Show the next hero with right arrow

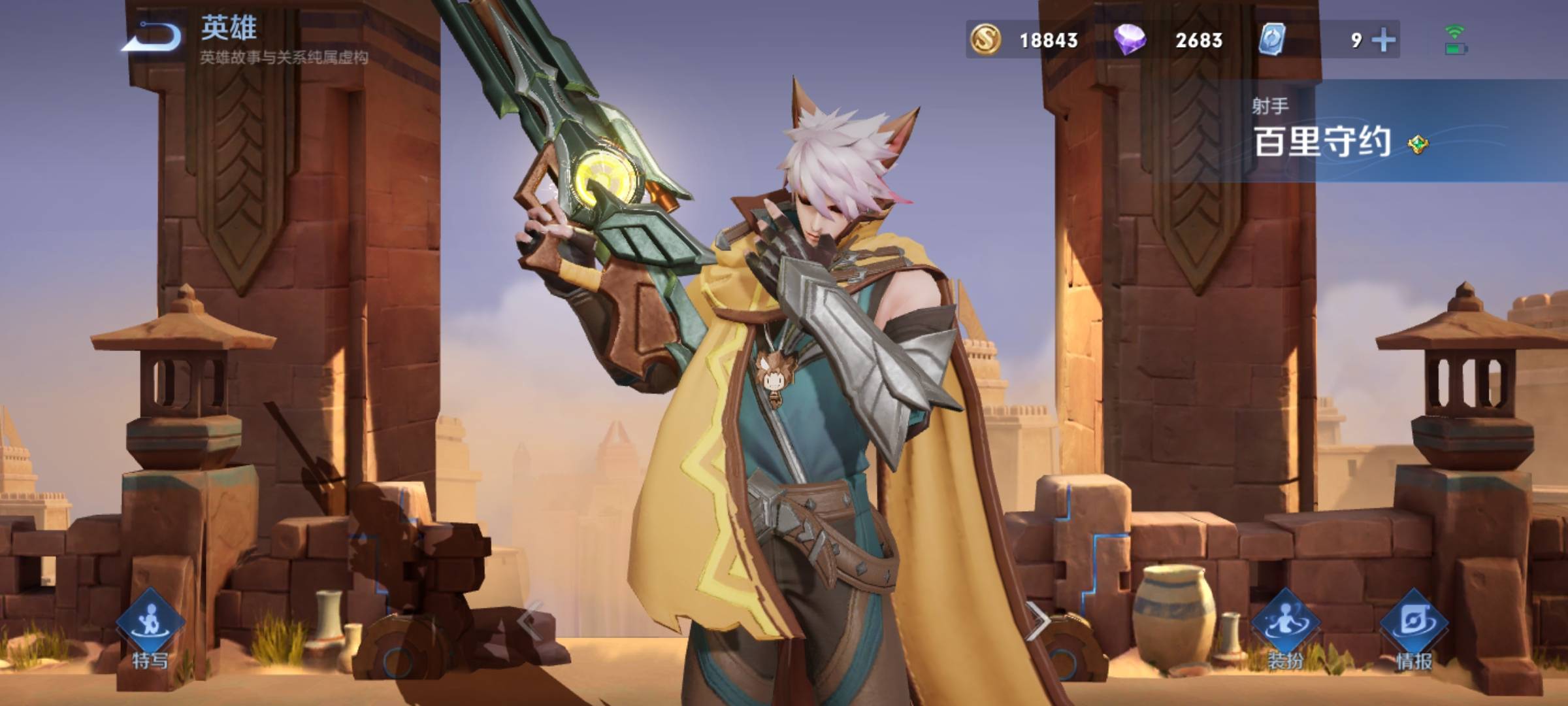1037,619
